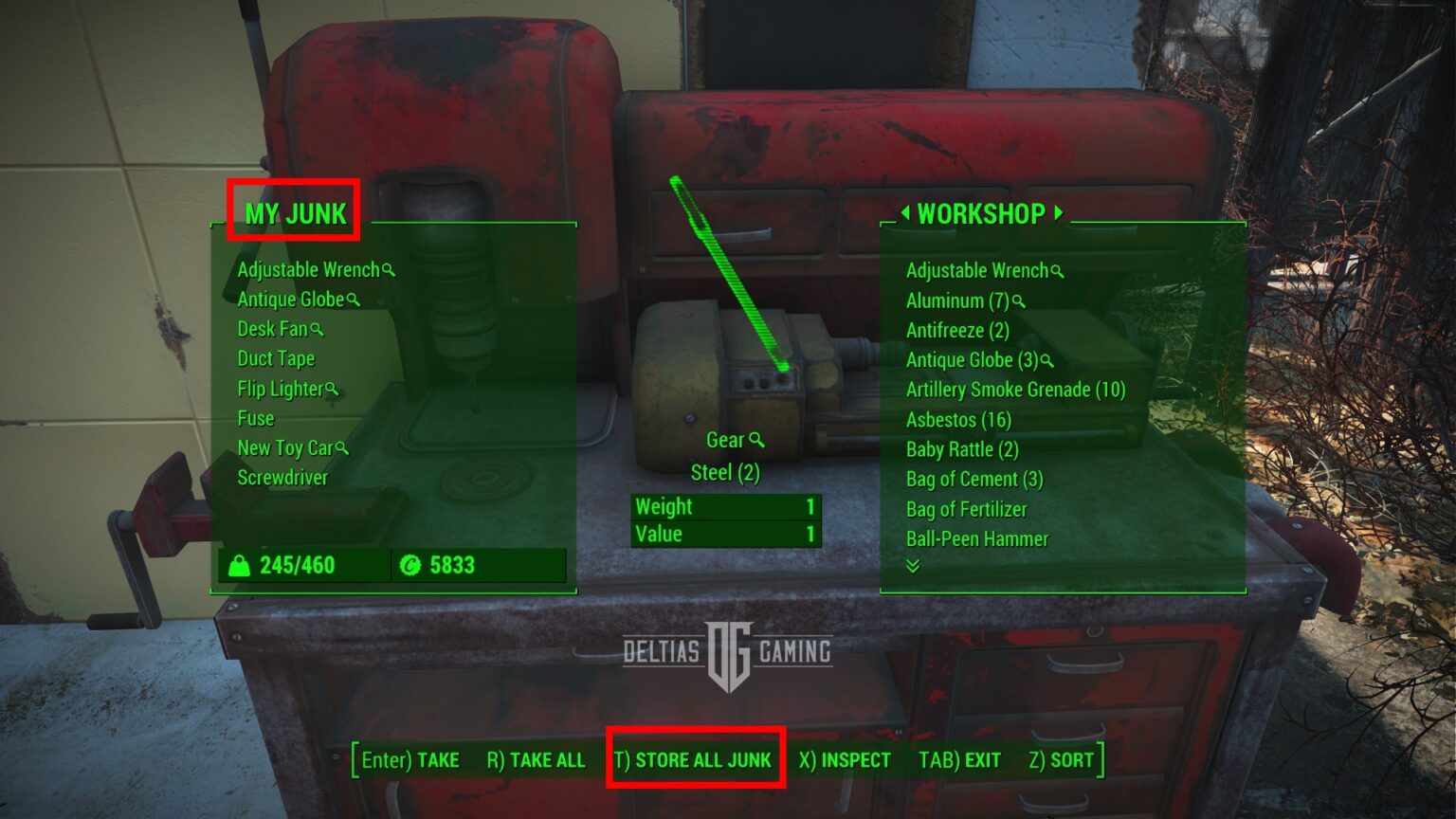This screenshot has width=1456, height=819.
Task: Click the SORT button at the bottom
Action: [1061, 759]
